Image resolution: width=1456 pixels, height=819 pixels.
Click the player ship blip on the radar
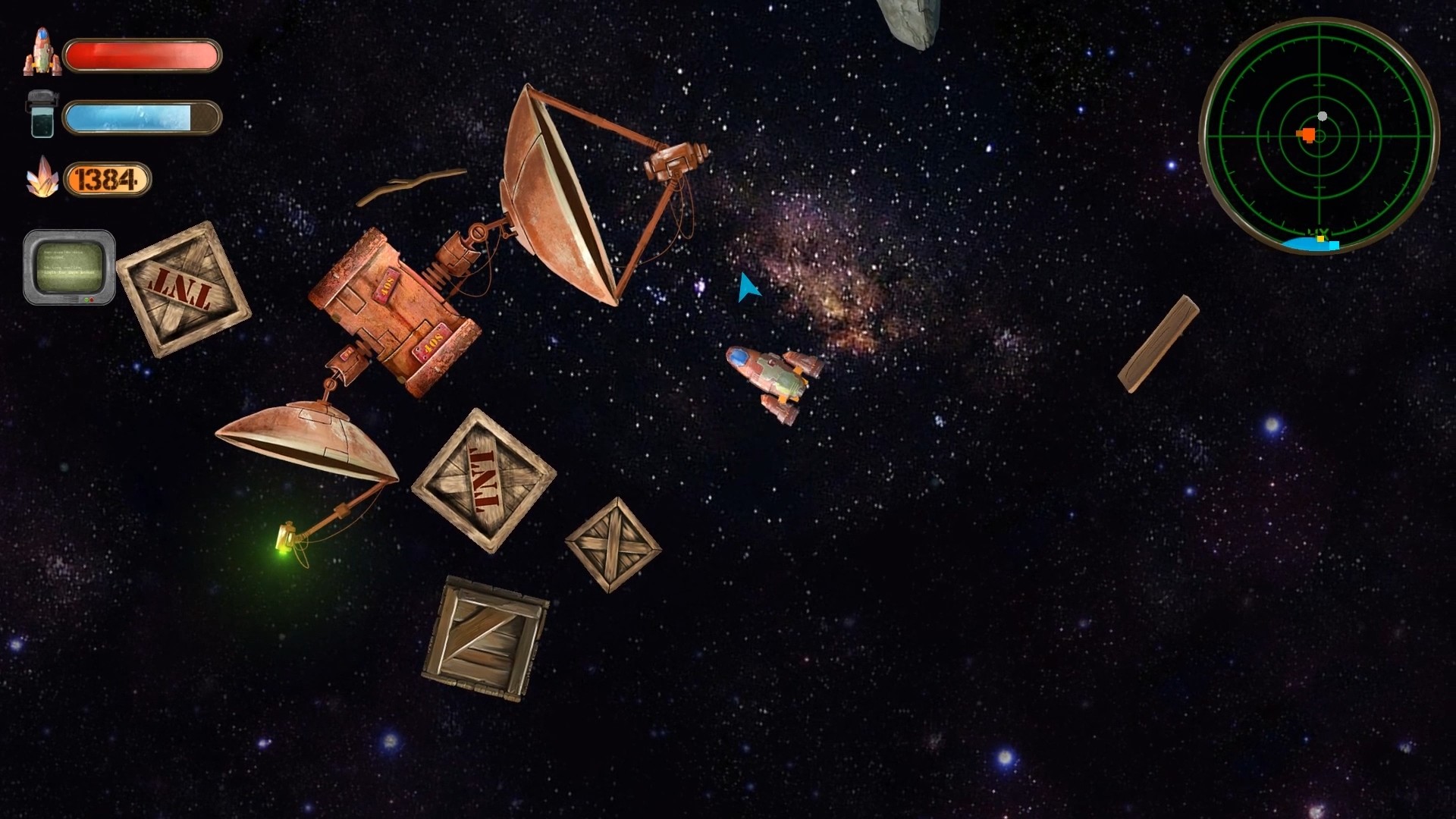[x=1323, y=117]
